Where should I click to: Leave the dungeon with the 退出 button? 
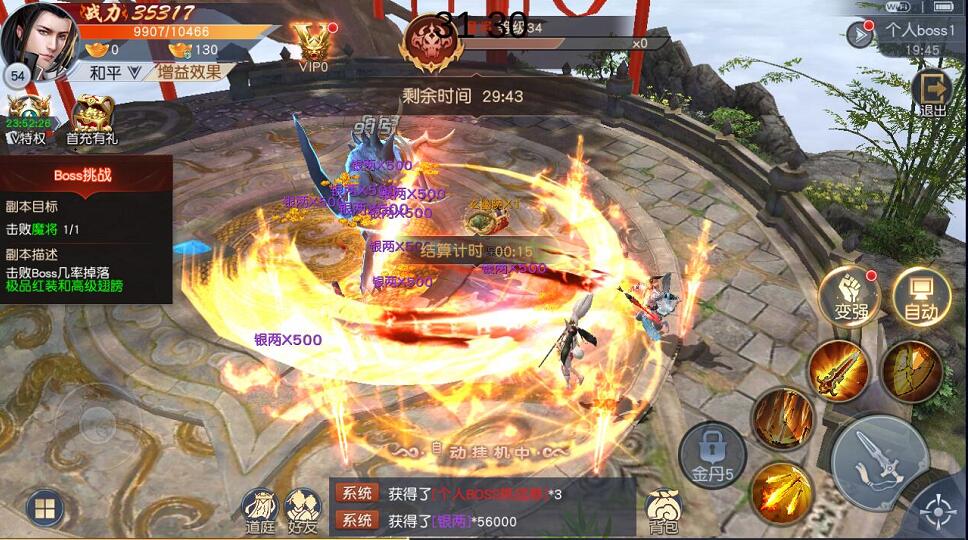tap(932, 92)
